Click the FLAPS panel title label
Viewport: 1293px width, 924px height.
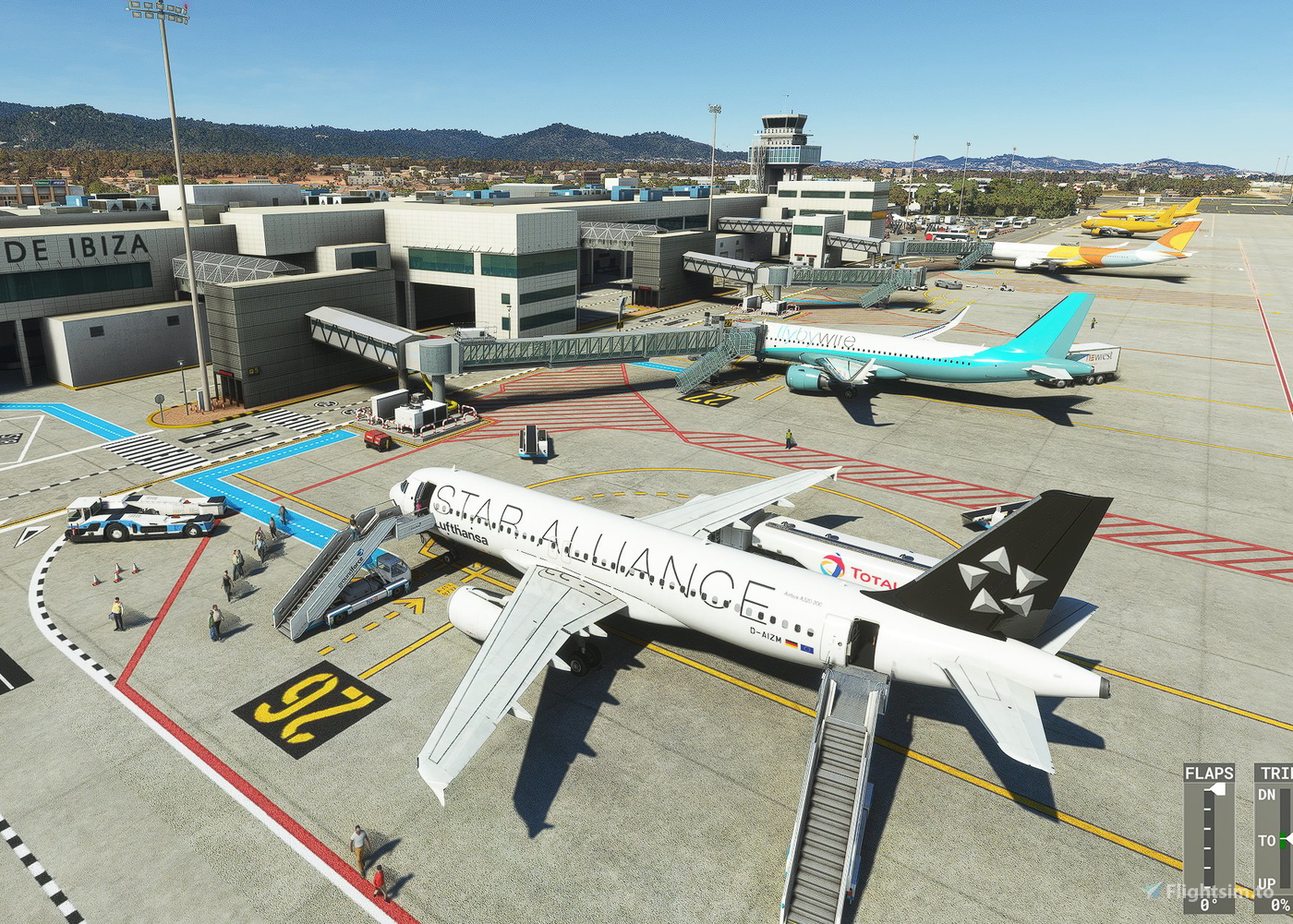[x=1210, y=773]
